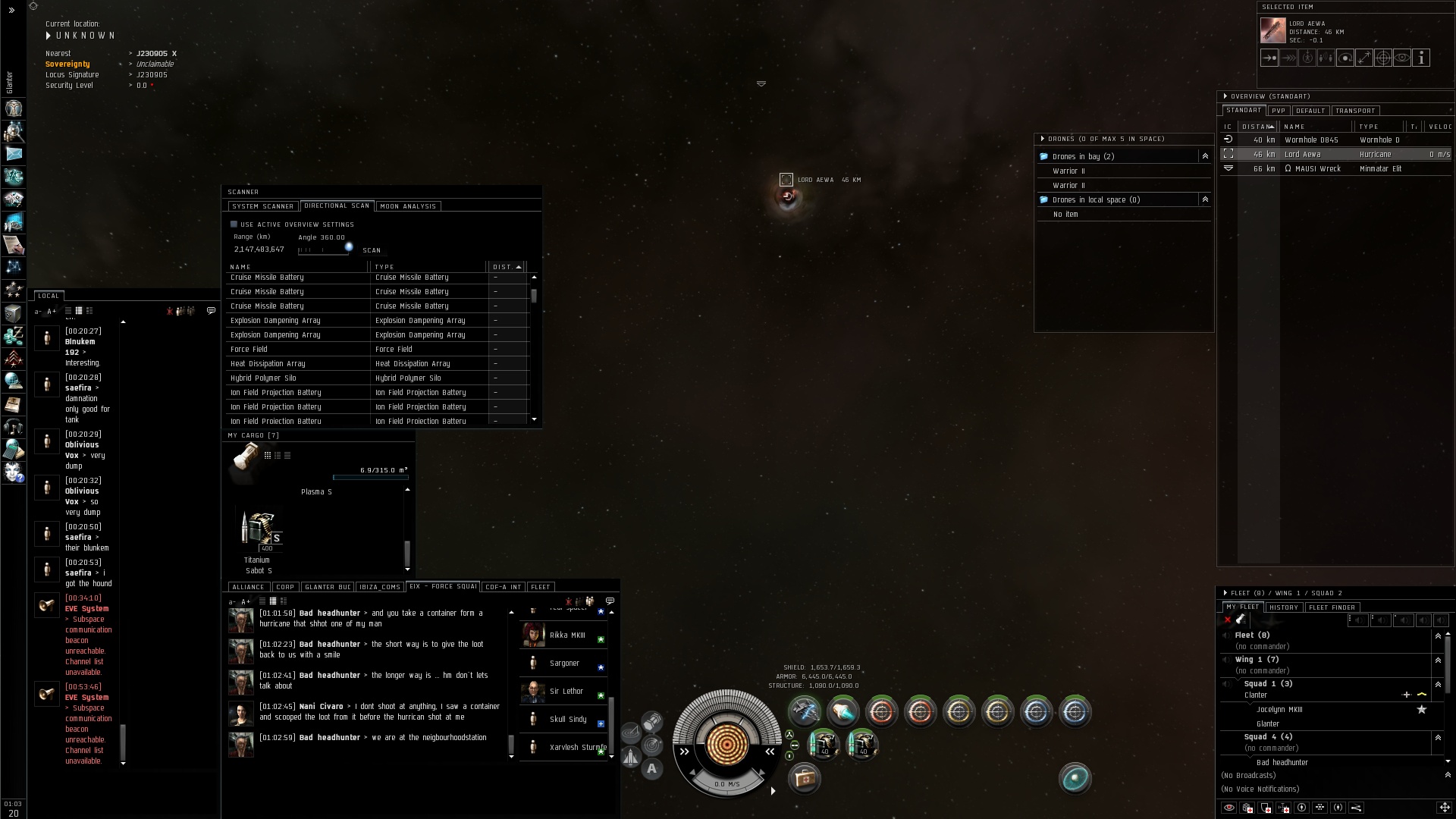The width and height of the screenshot is (1456, 819).
Task: Collapse the Drones in bay group
Action: pos(1204,156)
